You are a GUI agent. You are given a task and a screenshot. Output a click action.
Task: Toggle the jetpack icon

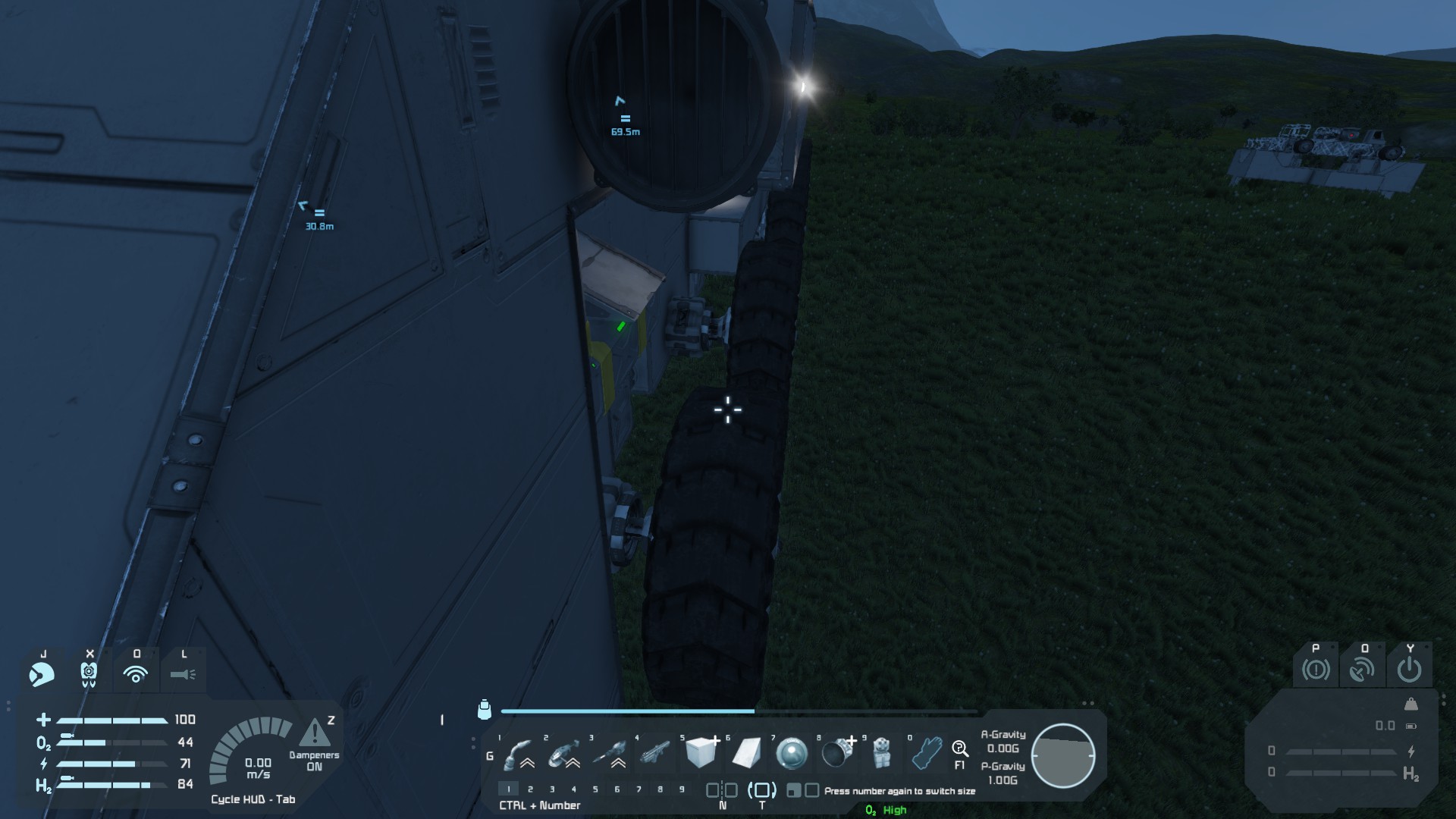pyautogui.click(x=89, y=673)
